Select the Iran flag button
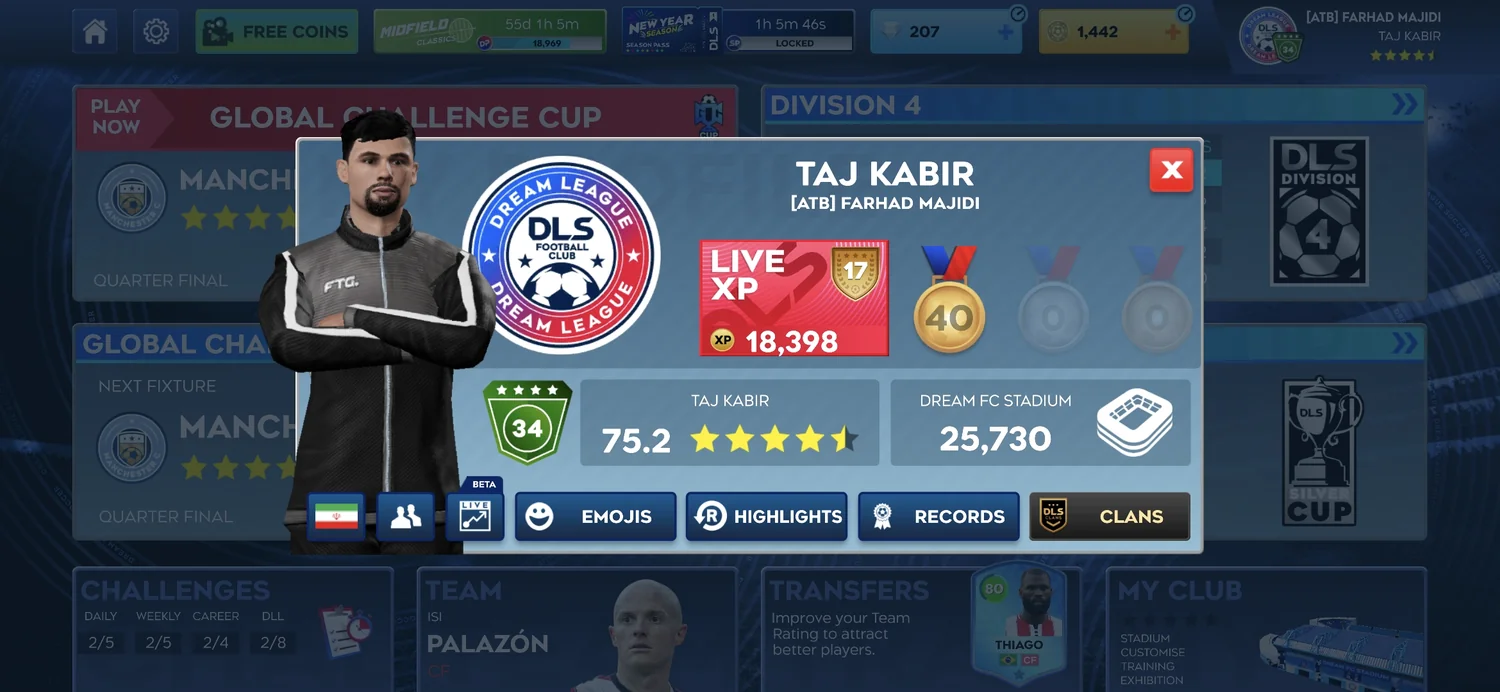The width and height of the screenshot is (1500, 692). (336, 517)
